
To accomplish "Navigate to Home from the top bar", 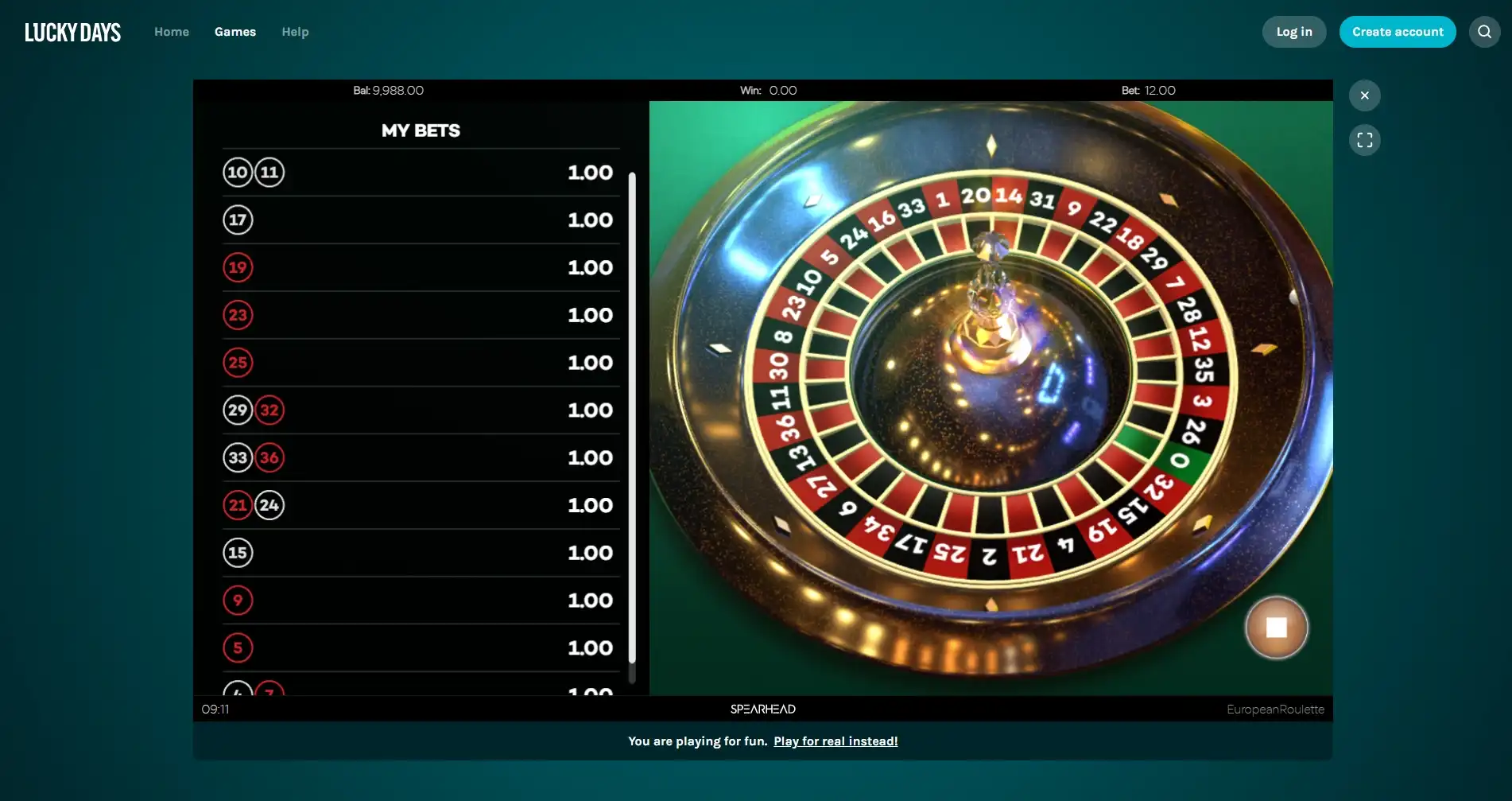I will (171, 32).
